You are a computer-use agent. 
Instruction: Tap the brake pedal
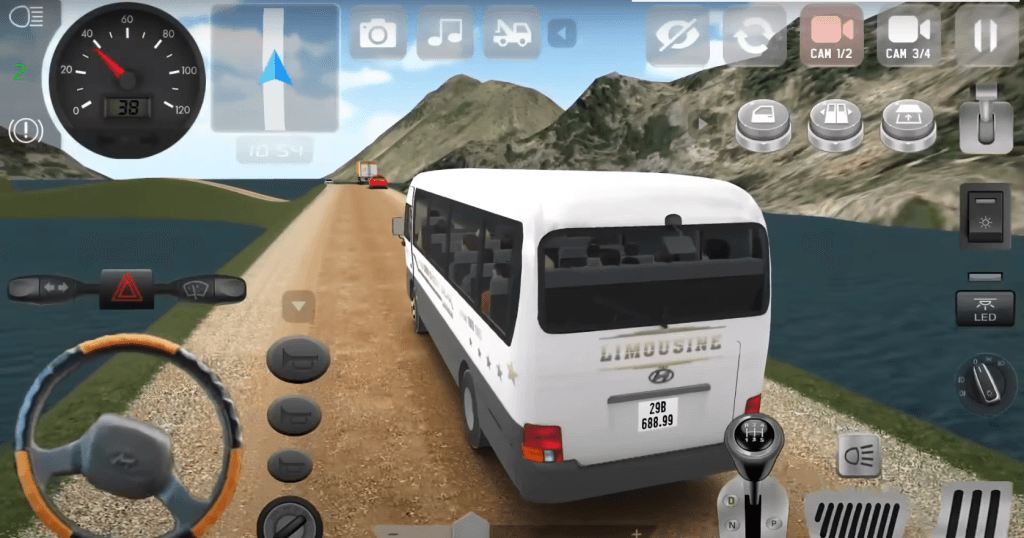tap(856, 513)
